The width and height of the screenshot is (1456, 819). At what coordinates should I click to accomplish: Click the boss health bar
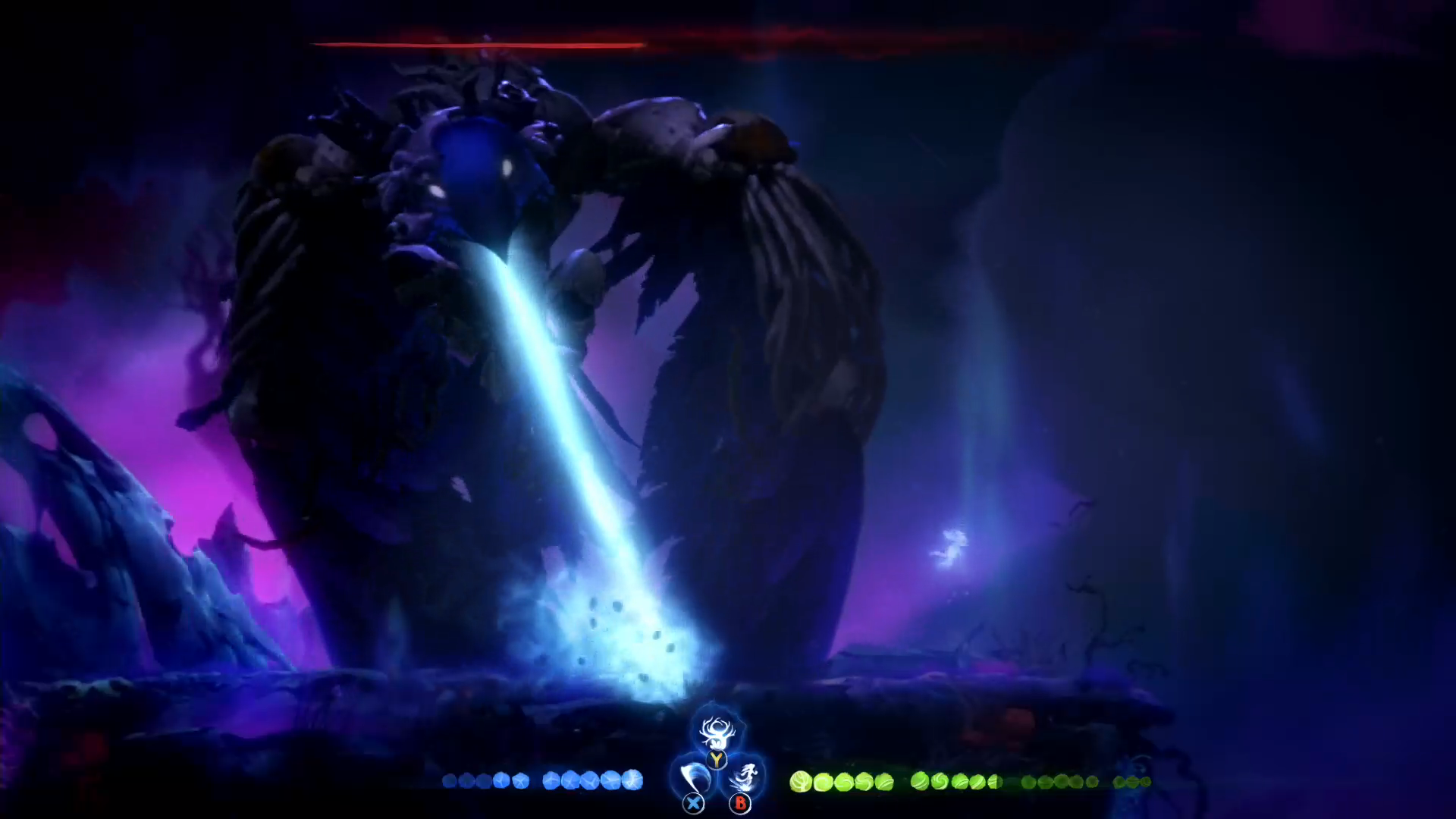478,45
